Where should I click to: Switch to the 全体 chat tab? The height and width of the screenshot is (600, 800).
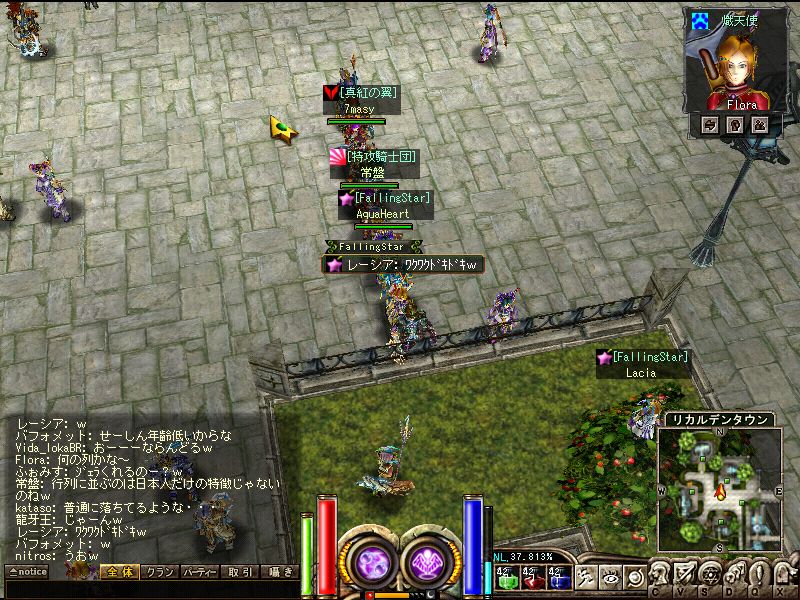tap(118, 573)
